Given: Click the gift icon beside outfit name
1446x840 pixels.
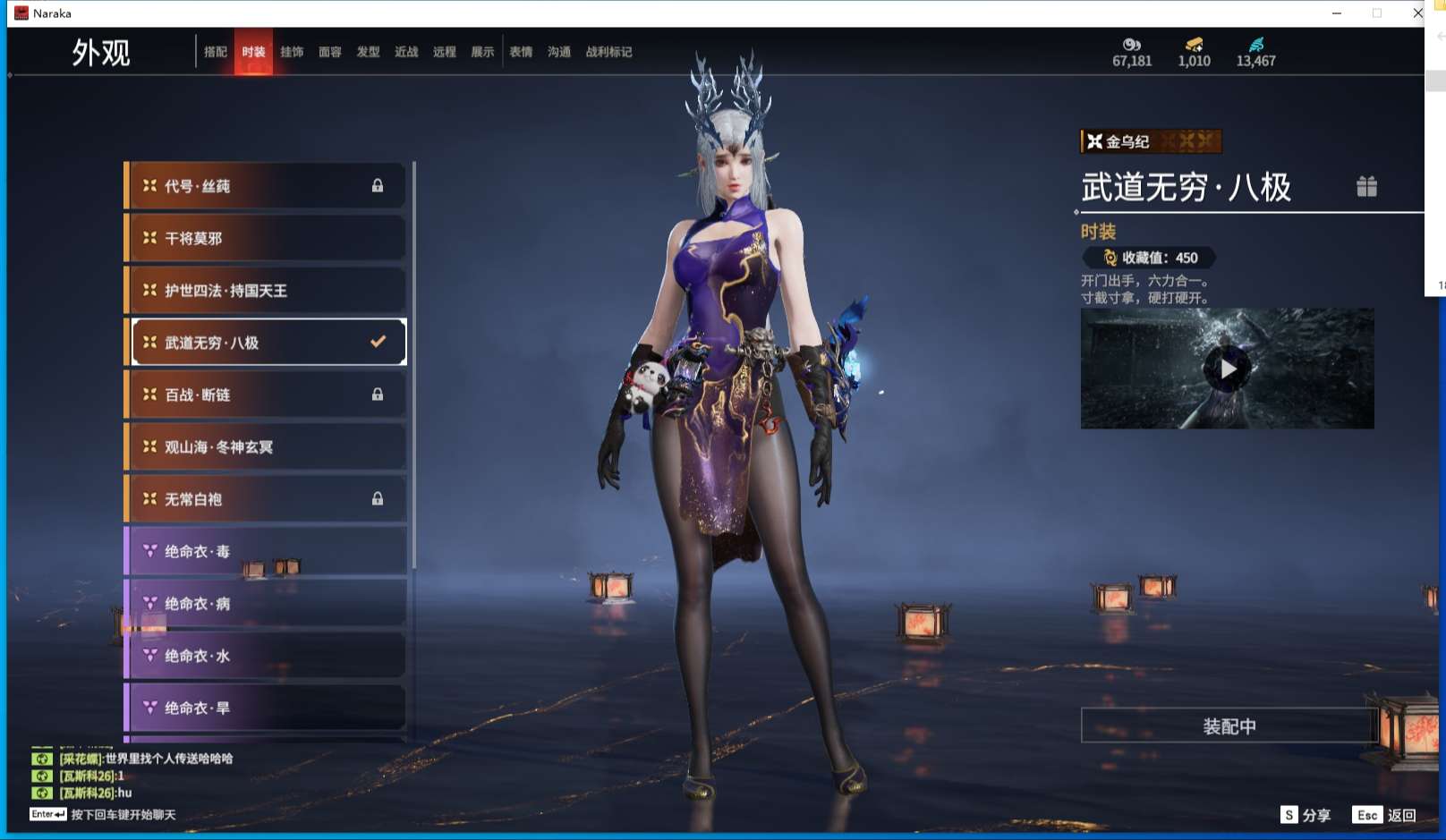Looking at the screenshot, I should [x=1366, y=186].
